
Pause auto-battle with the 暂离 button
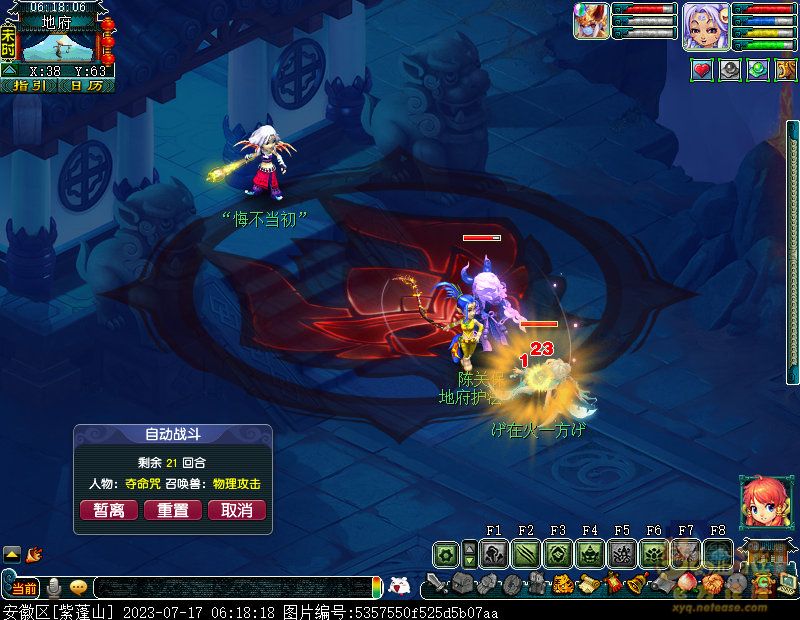(109, 510)
